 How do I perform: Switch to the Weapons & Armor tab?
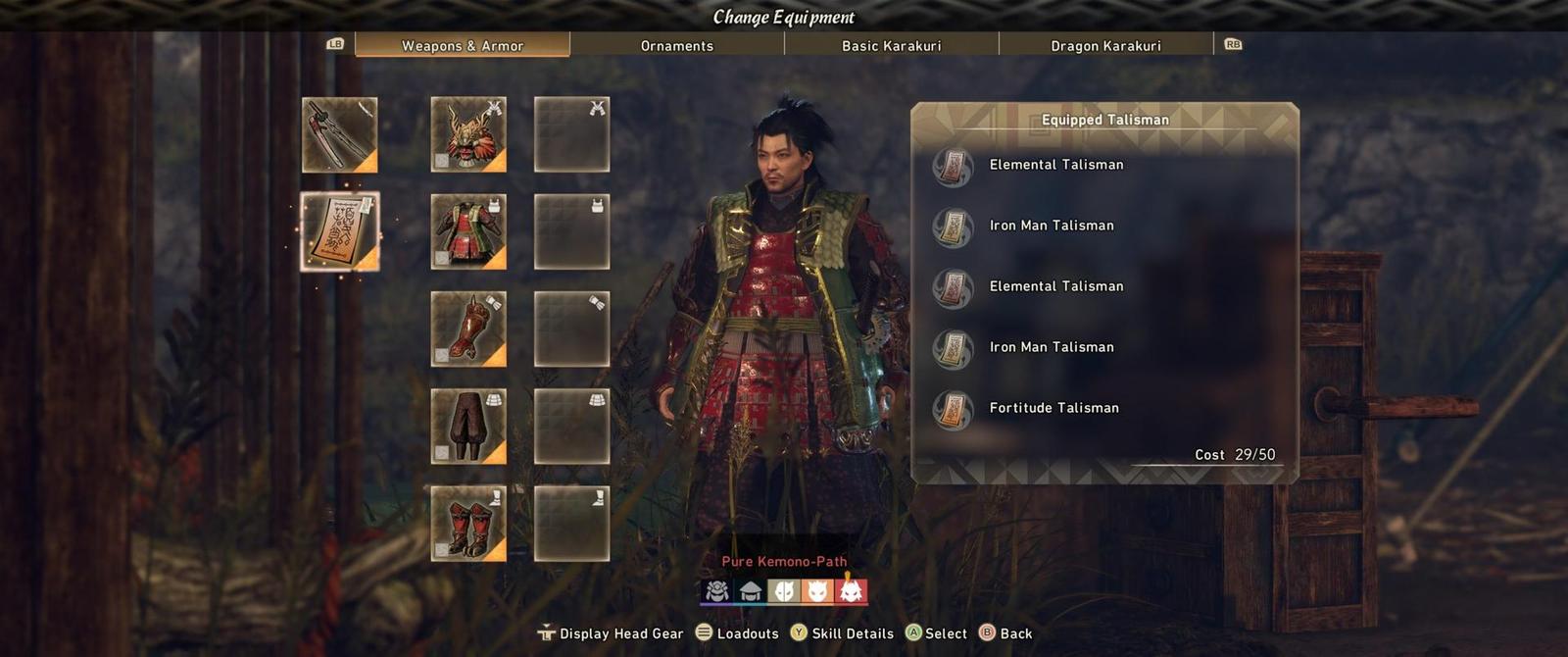pos(462,45)
